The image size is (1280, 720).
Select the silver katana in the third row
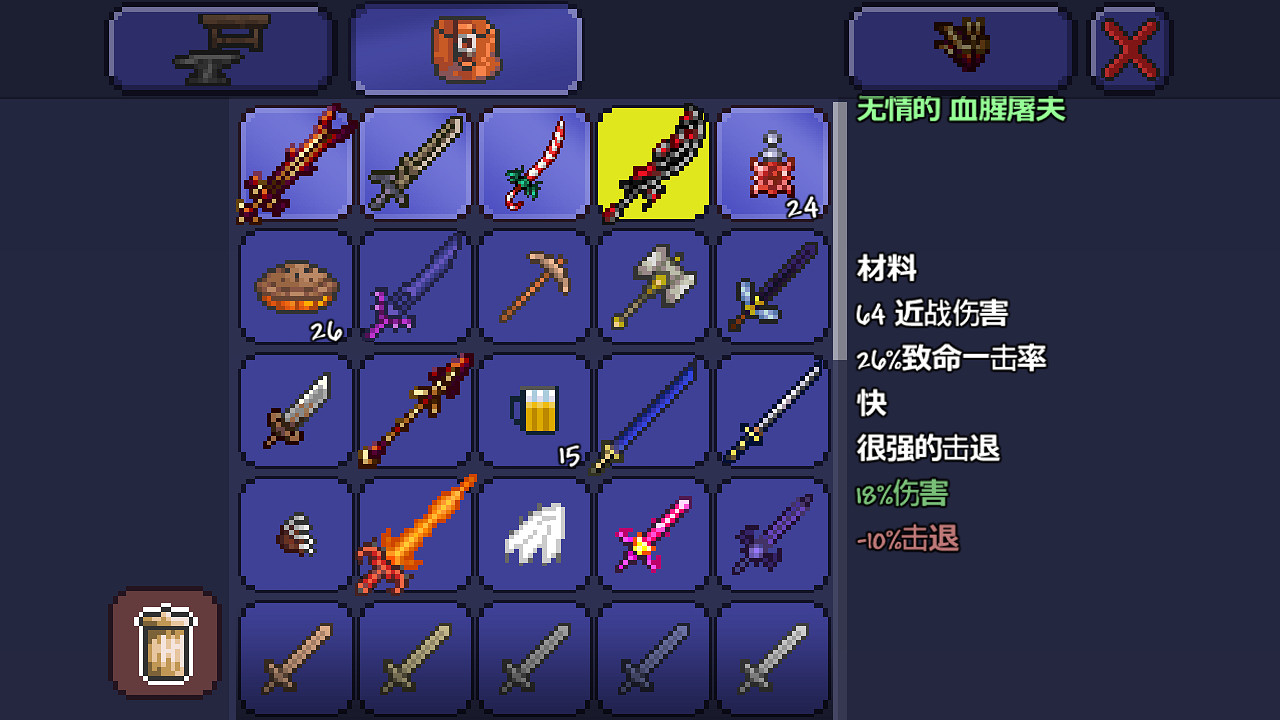[x=771, y=411]
